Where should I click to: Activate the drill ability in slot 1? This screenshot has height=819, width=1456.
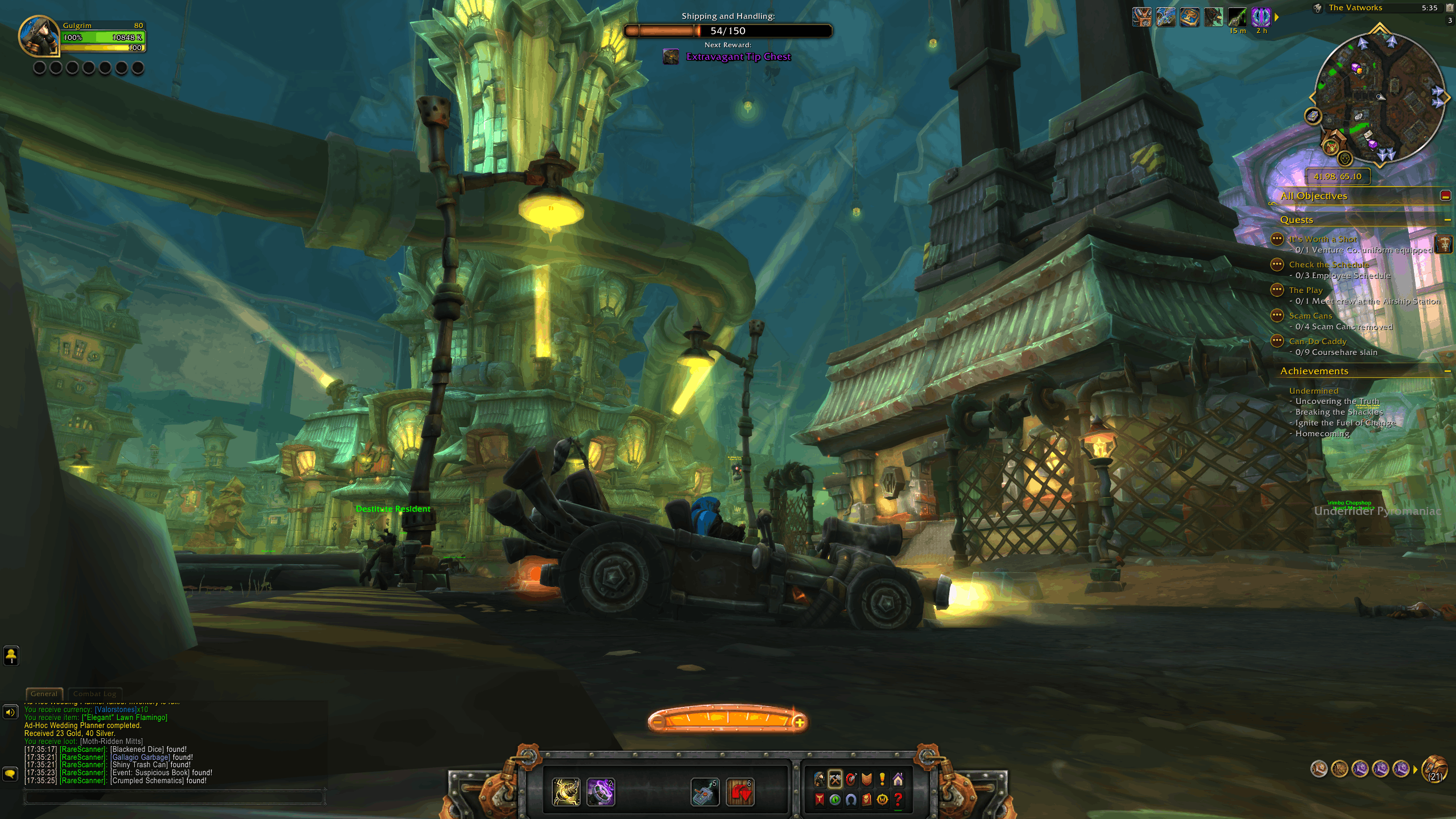tap(566, 792)
